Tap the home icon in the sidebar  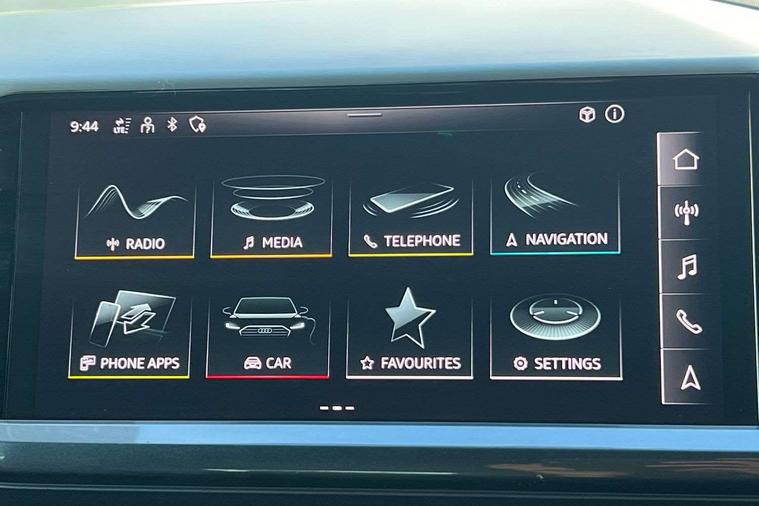point(686,160)
